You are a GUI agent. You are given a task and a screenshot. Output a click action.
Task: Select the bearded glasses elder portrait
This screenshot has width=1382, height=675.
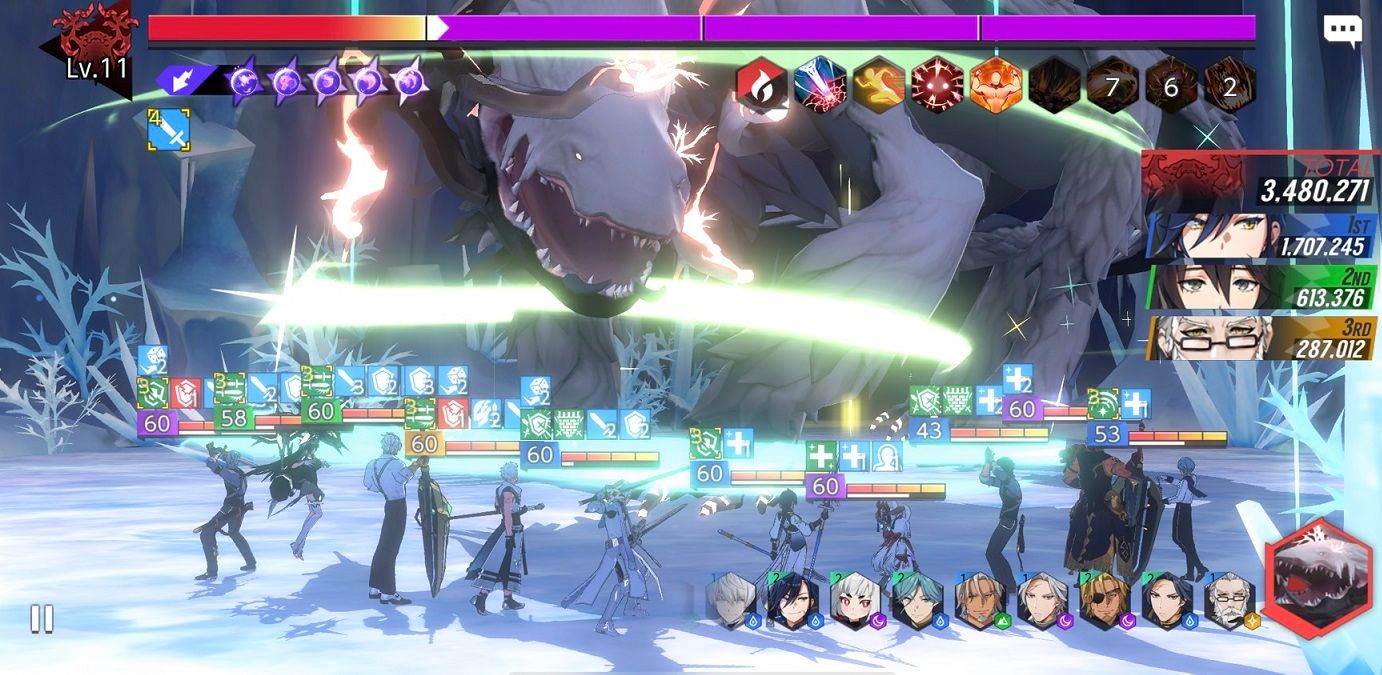1229,600
